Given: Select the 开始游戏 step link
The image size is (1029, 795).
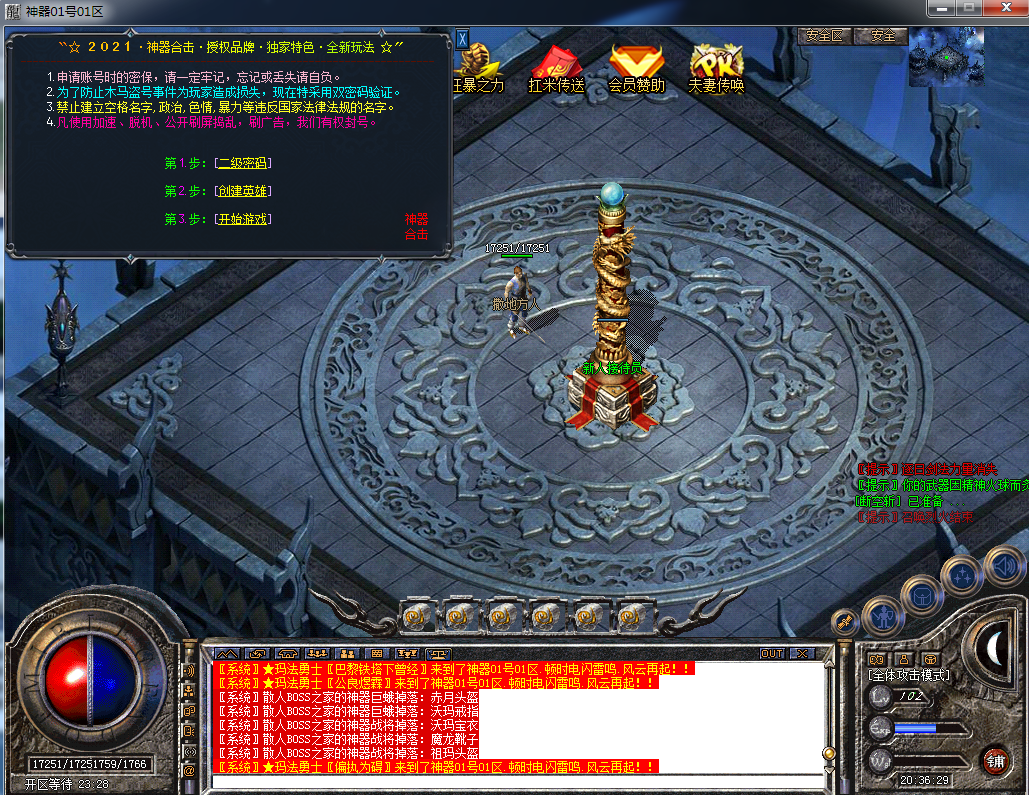Looking at the screenshot, I should [243, 219].
